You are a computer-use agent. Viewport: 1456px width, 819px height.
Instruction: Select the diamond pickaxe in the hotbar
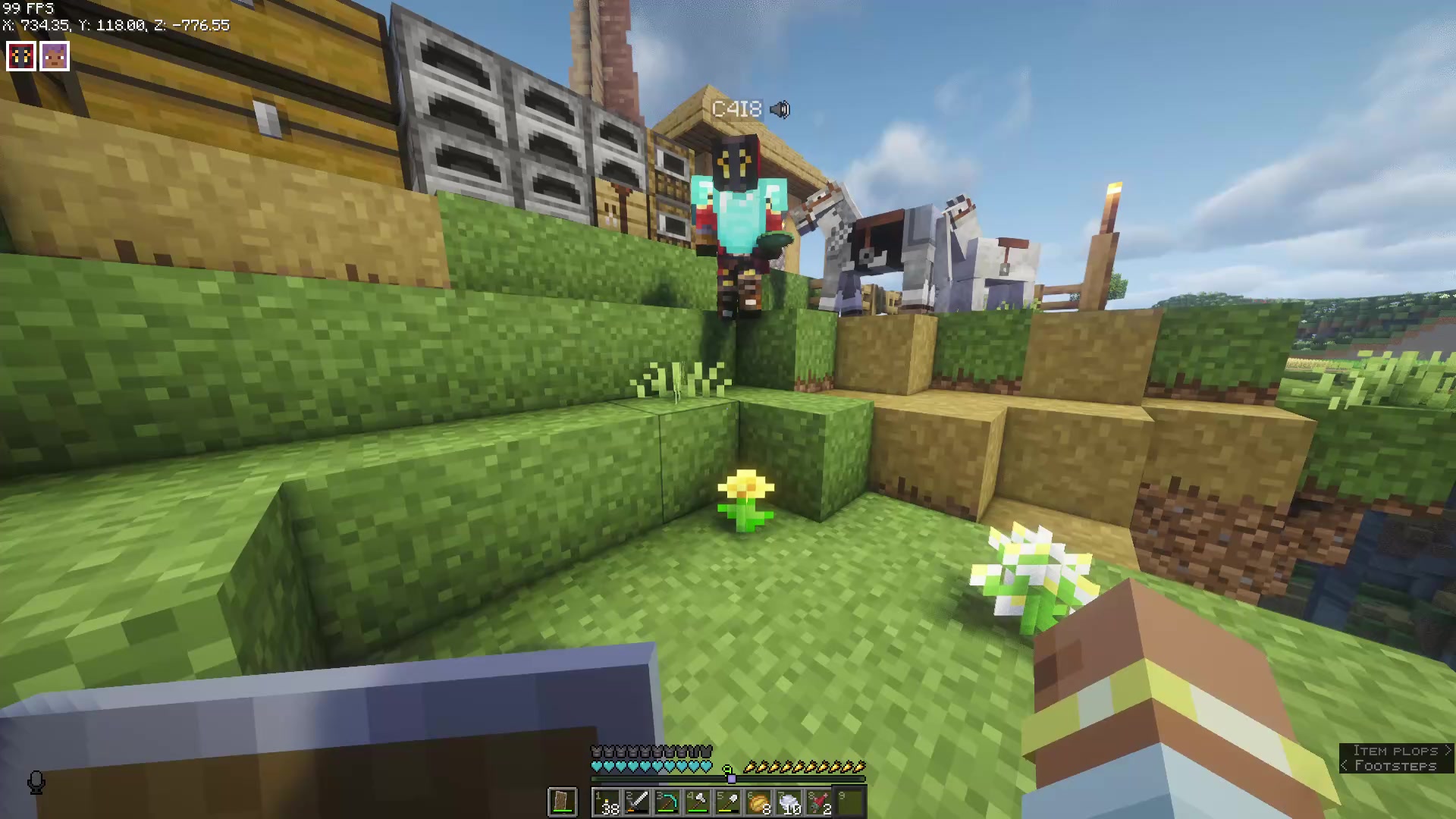click(669, 802)
